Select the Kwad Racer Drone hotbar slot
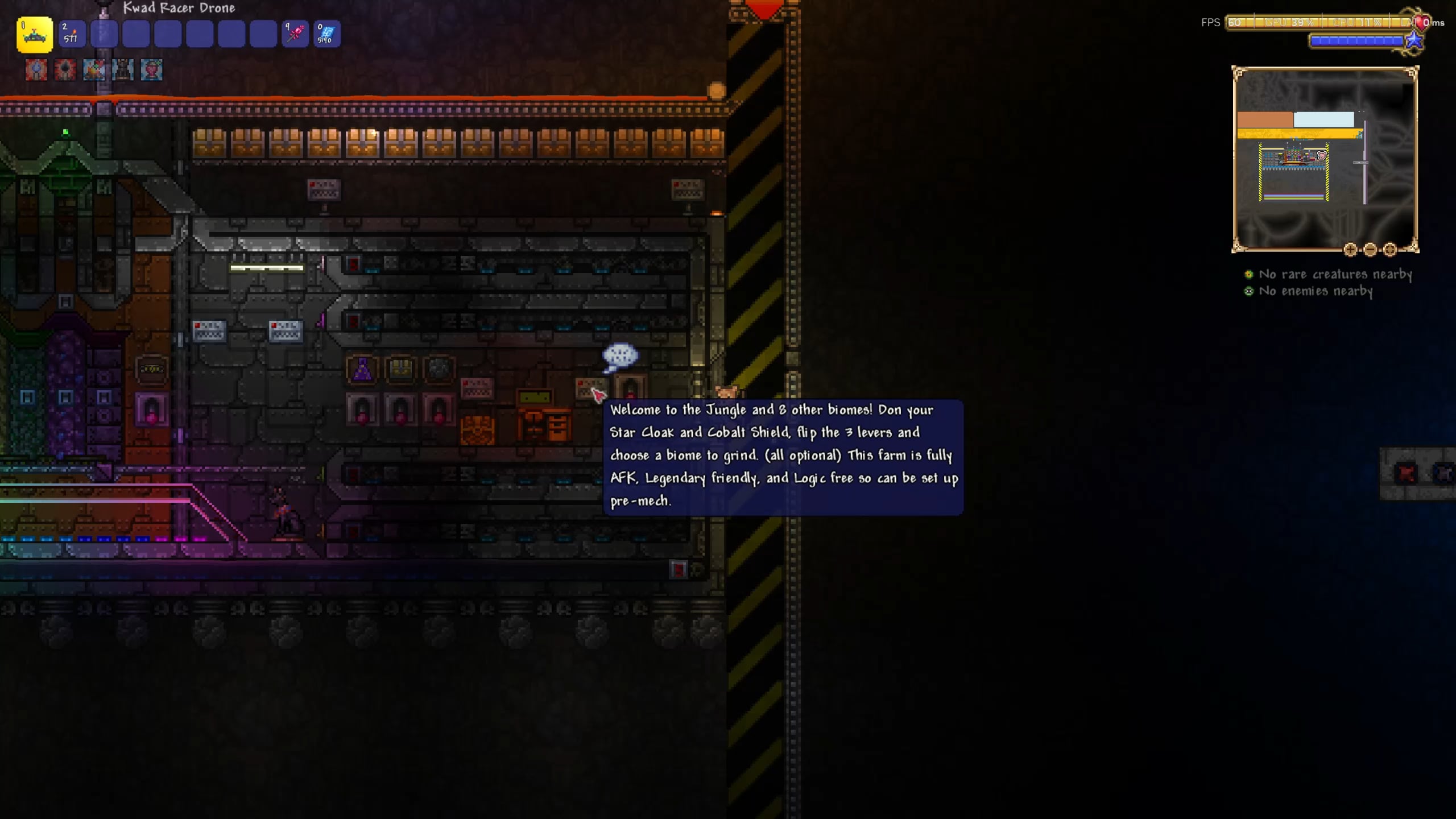This screenshot has width=1456, height=819. point(35,34)
